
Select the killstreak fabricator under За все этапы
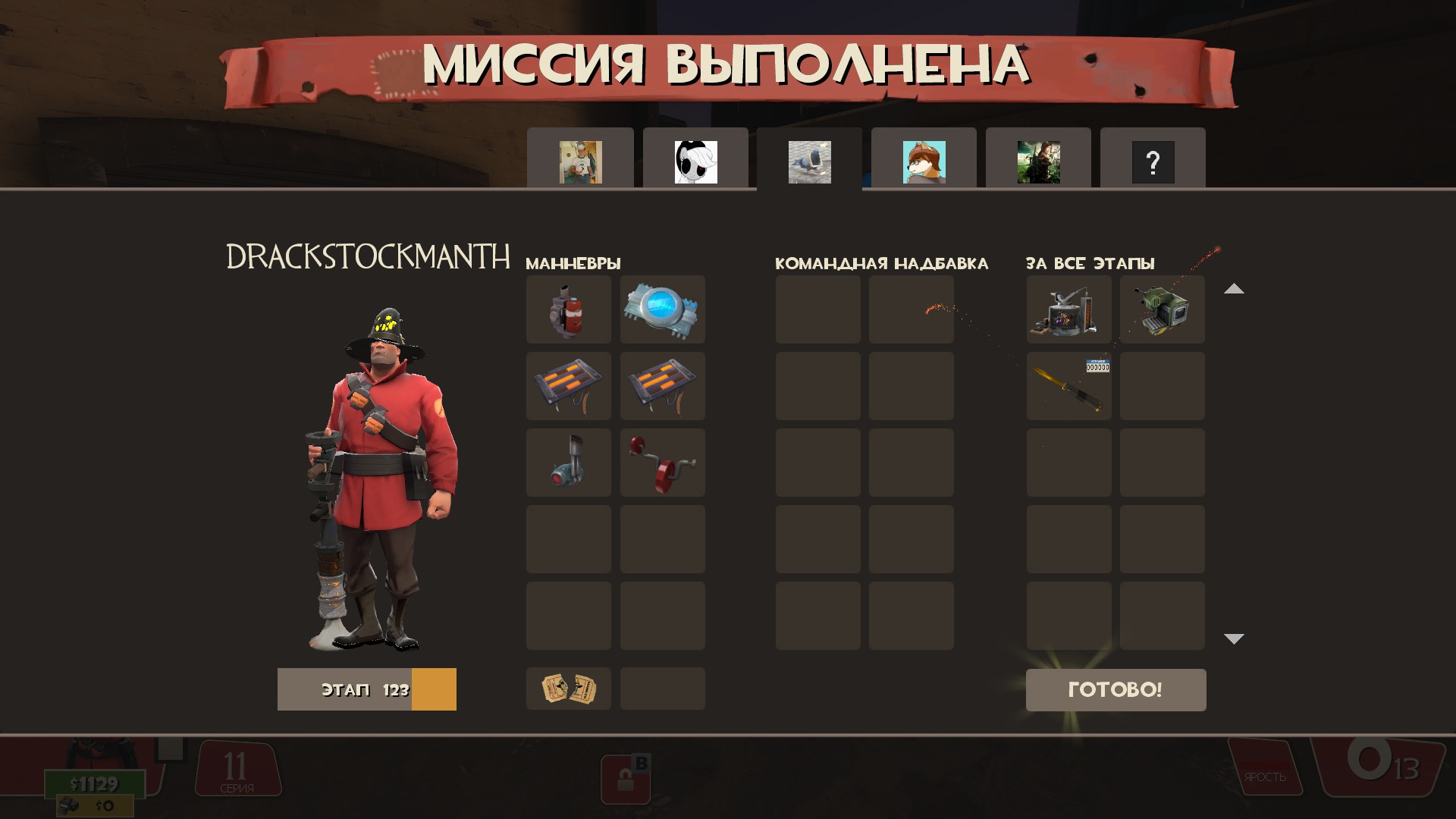(1068, 309)
